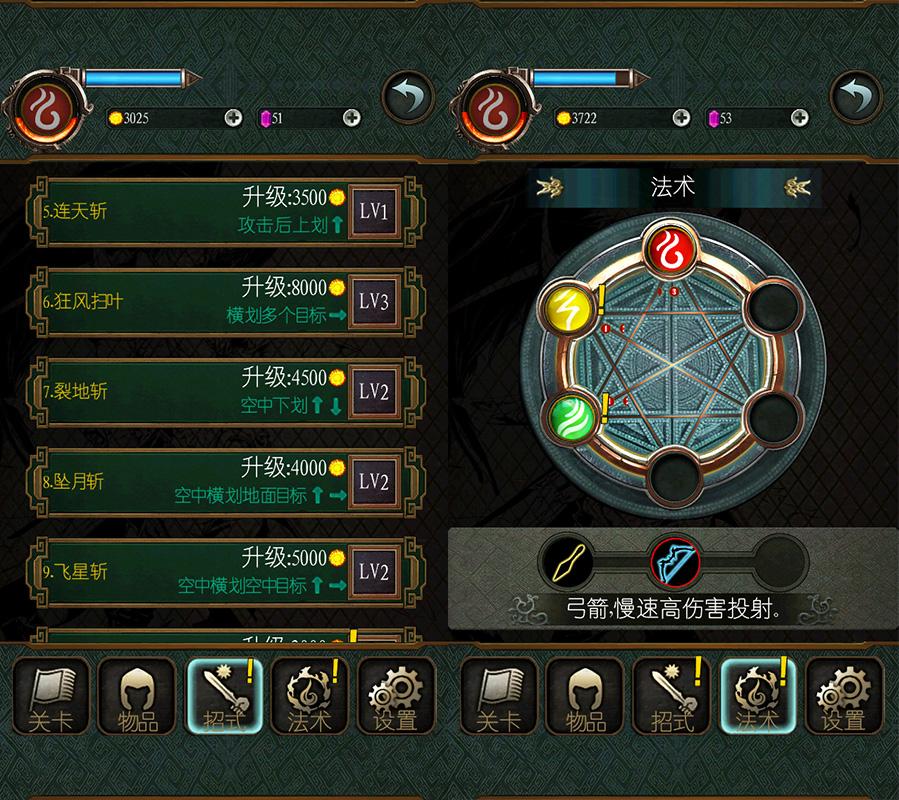Select the bow weapon icon
Viewport: 899px width, 800px height.
click(x=673, y=562)
